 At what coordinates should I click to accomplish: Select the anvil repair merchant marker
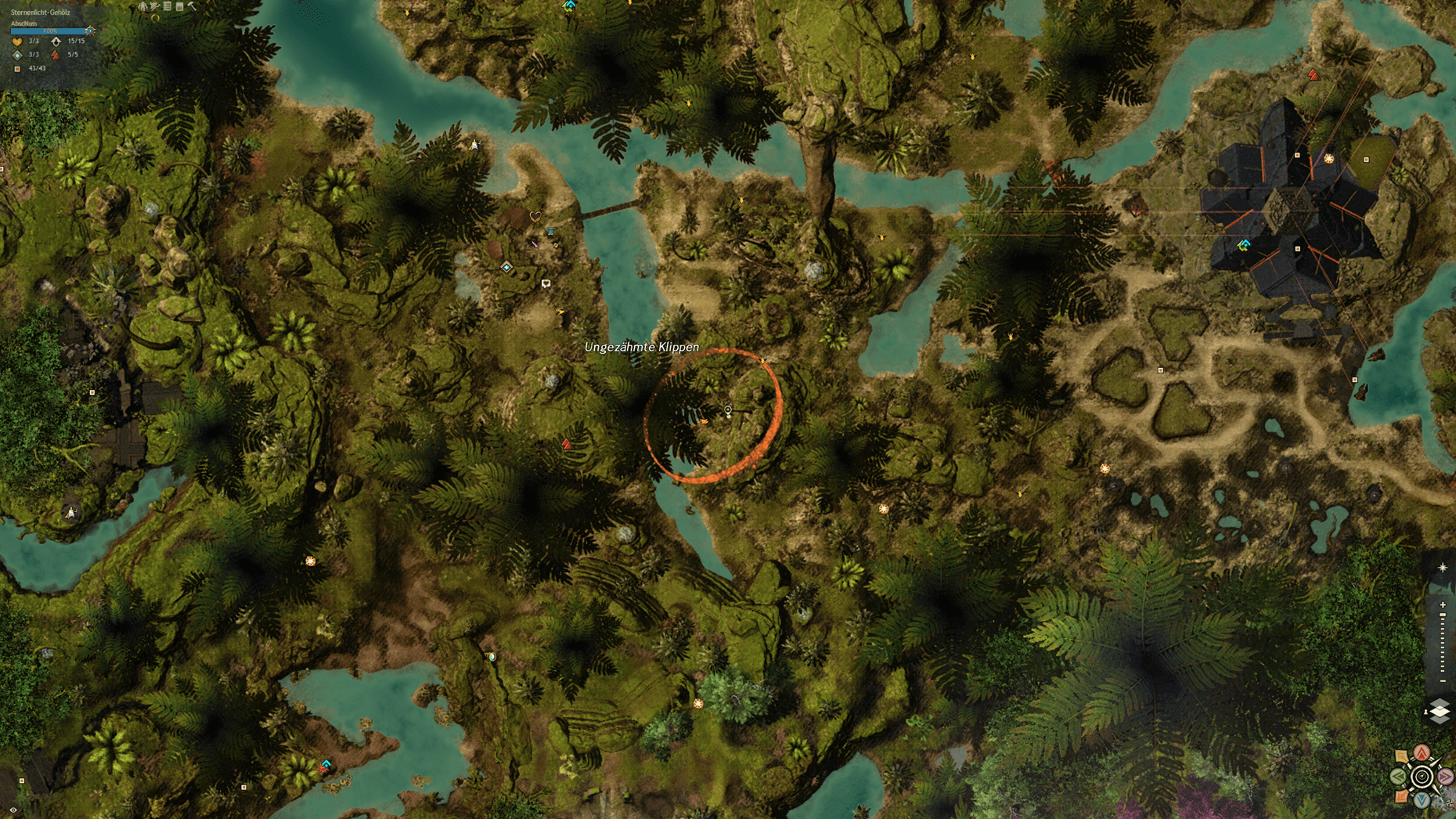pos(550,232)
